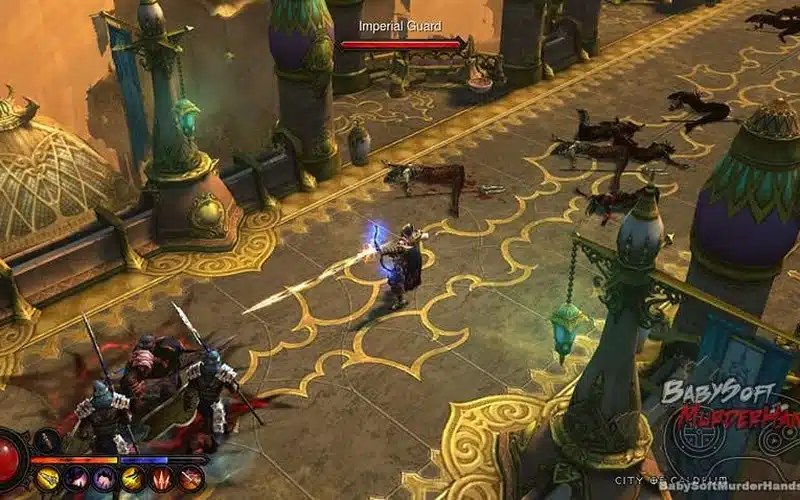Fire the orange crossed-arrows skill
The height and width of the screenshot is (500, 800).
(189, 480)
